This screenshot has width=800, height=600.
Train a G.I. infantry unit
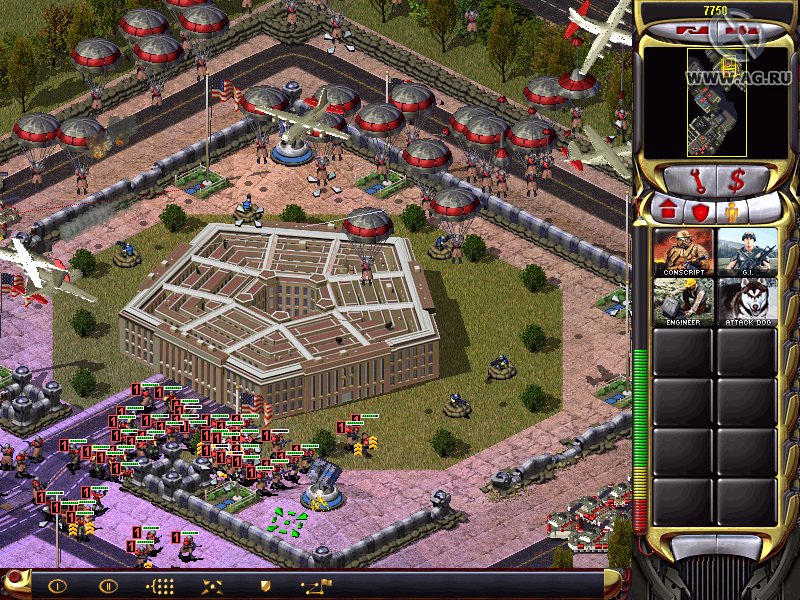(x=747, y=252)
